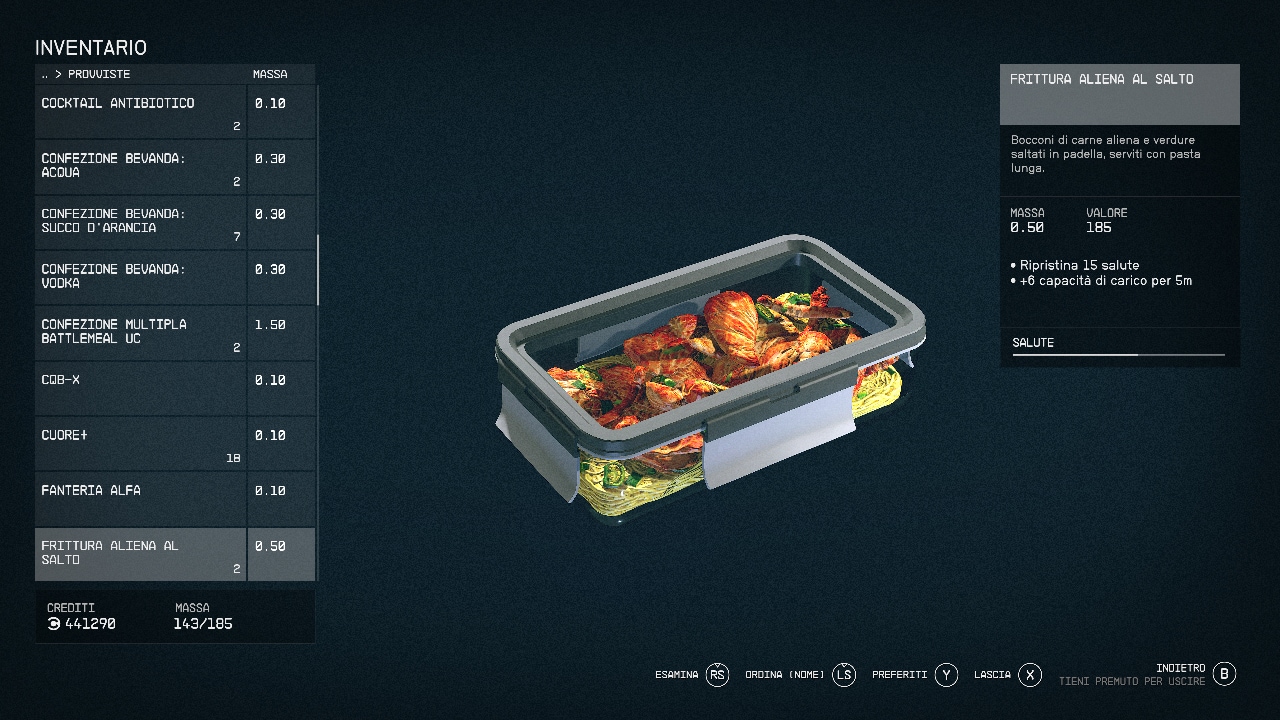
Task: Click the Y favorites controller icon
Action: pyautogui.click(x=946, y=674)
